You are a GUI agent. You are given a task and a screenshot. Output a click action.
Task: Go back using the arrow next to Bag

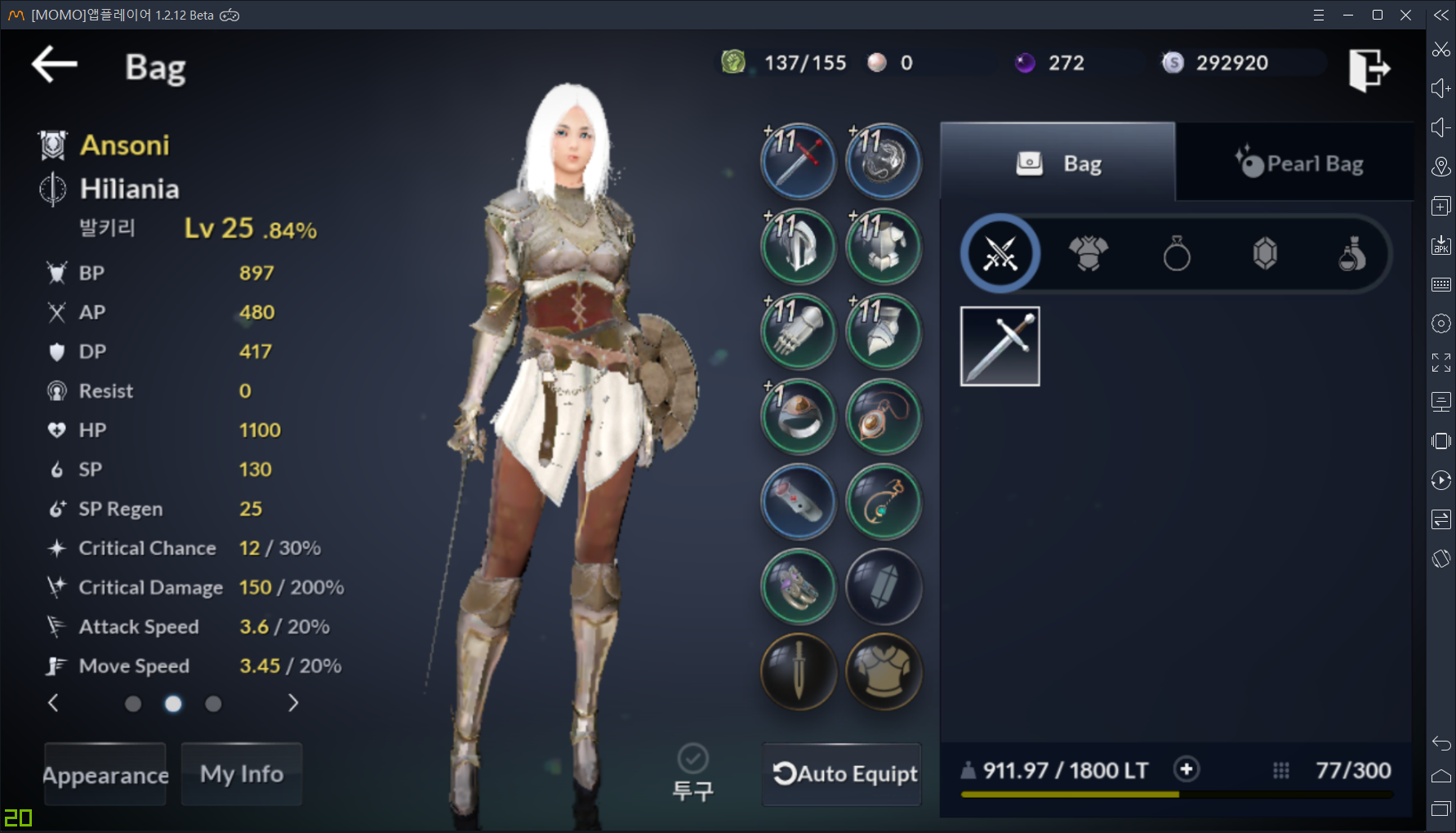click(x=54, y=65)
